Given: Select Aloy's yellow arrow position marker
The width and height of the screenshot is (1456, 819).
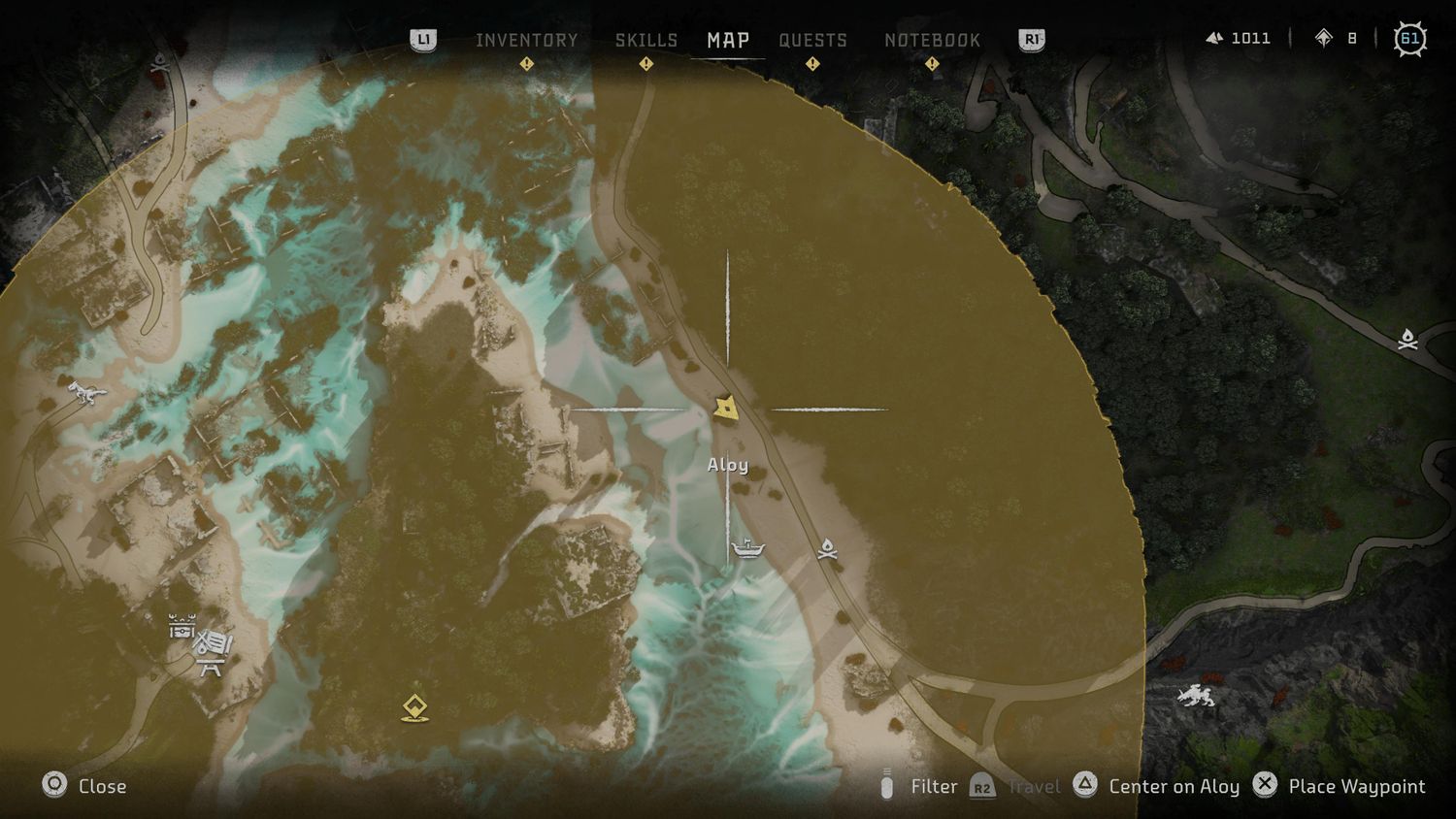Looking at the screenshot, I should pos(726,408).
